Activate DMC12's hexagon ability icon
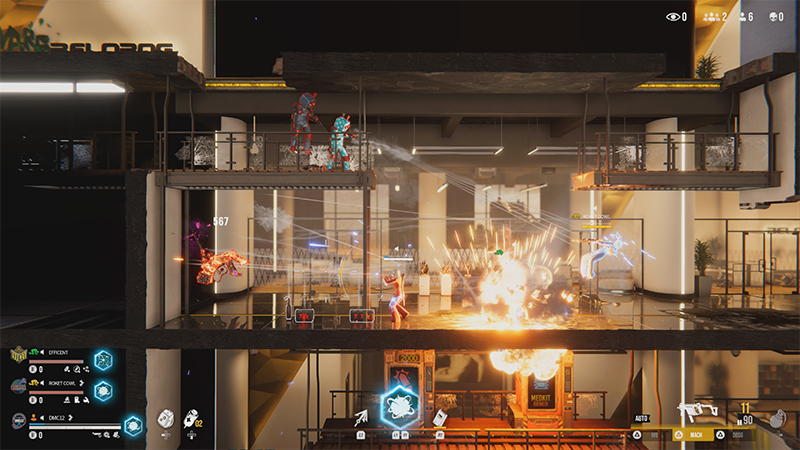The height and width of the screenshot is (450, 800). 132,425
